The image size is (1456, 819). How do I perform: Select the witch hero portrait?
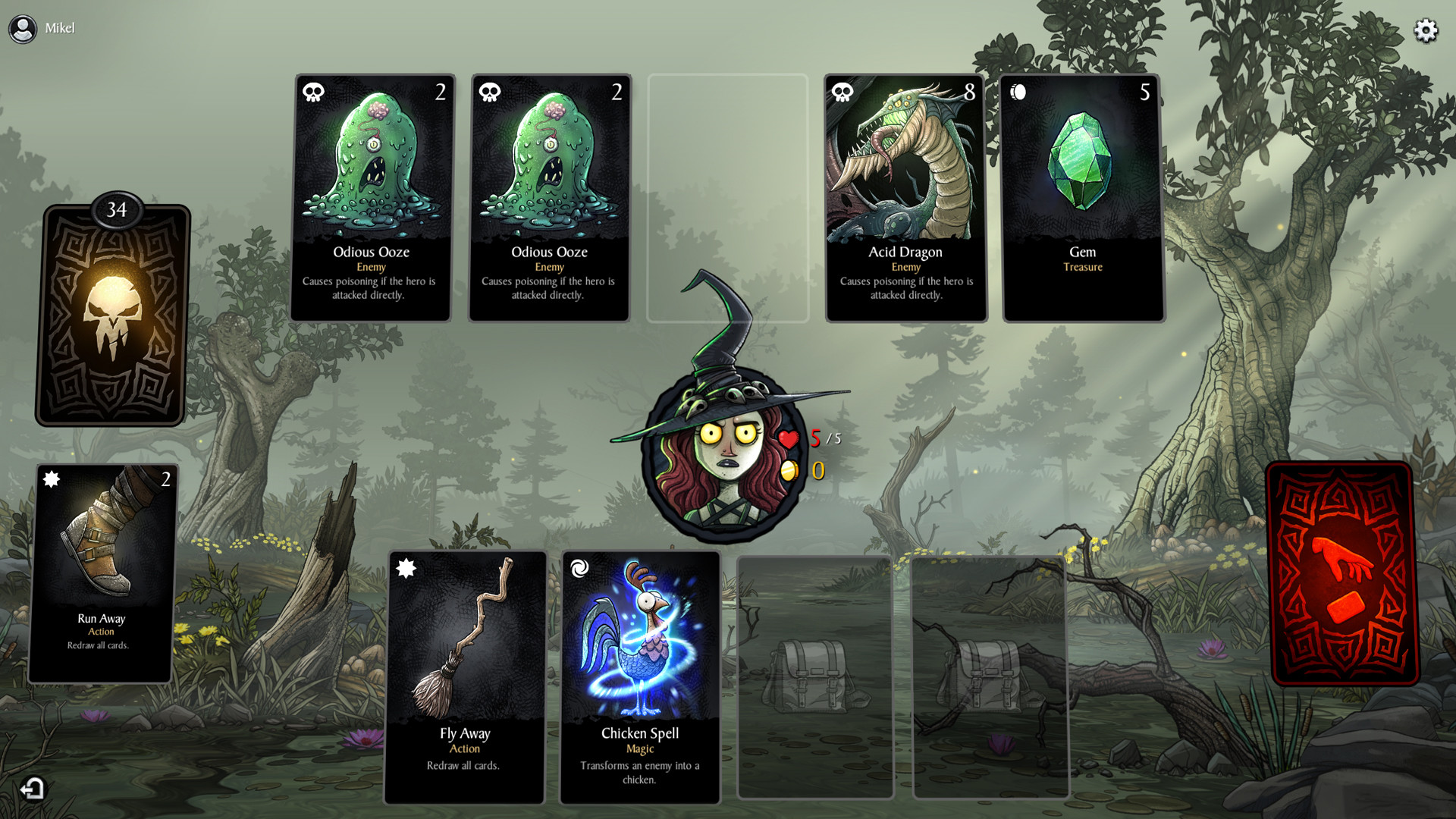coord(723,455)
